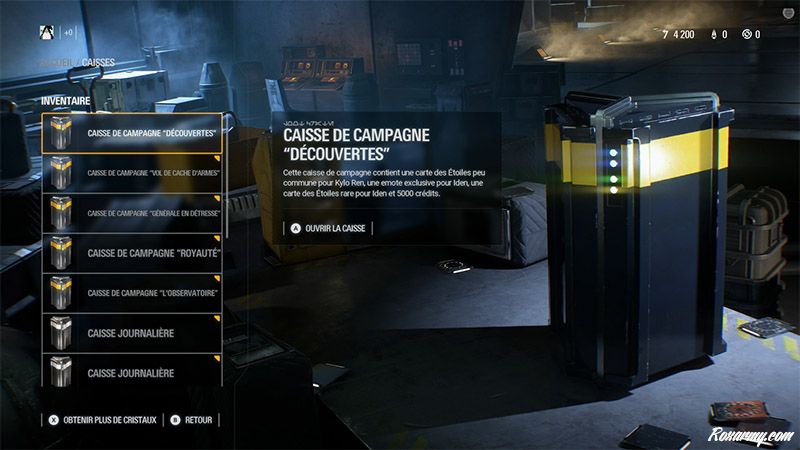Return to Accueil via the breadcrumb
Viewport: 800px width, 450px height.
56,63
